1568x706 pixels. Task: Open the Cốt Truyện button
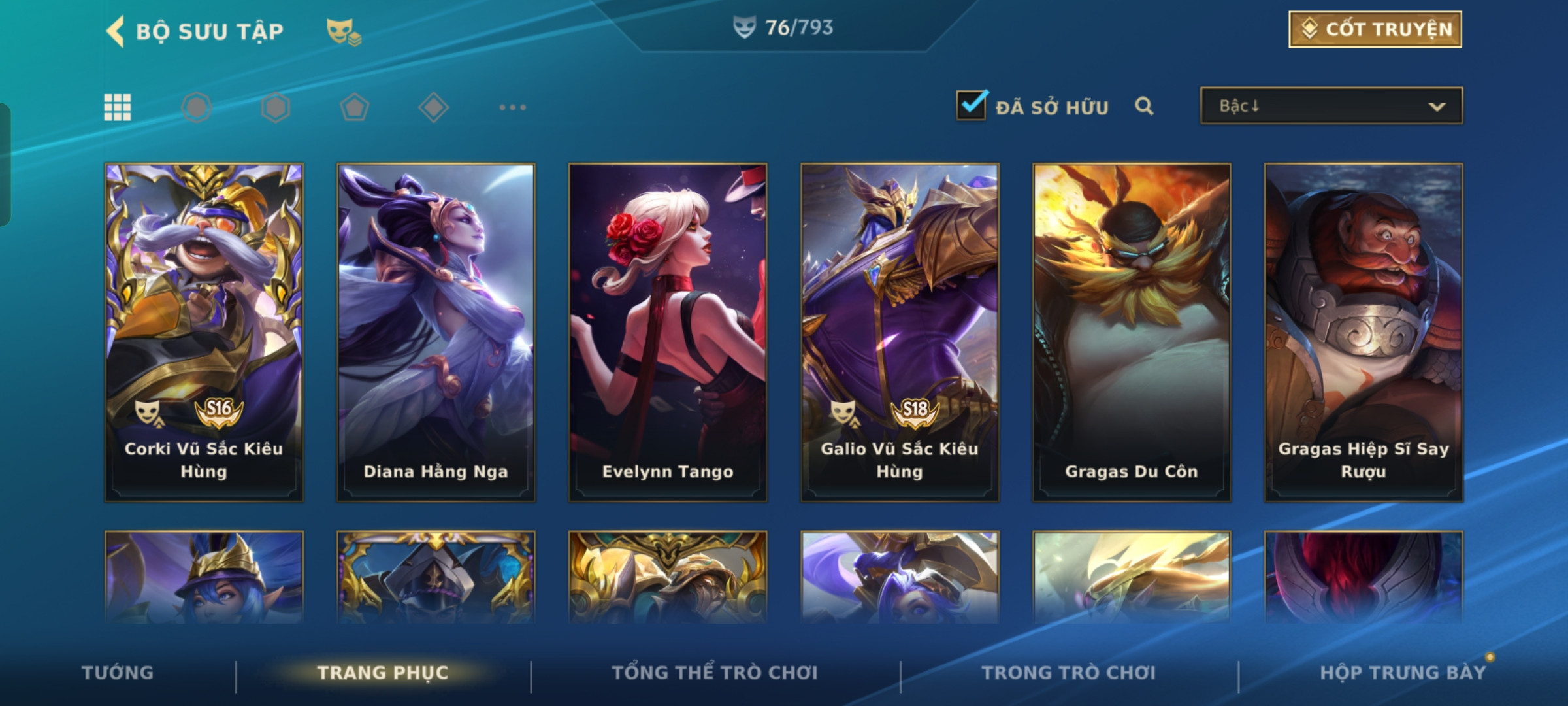(x=1375, y=29)
